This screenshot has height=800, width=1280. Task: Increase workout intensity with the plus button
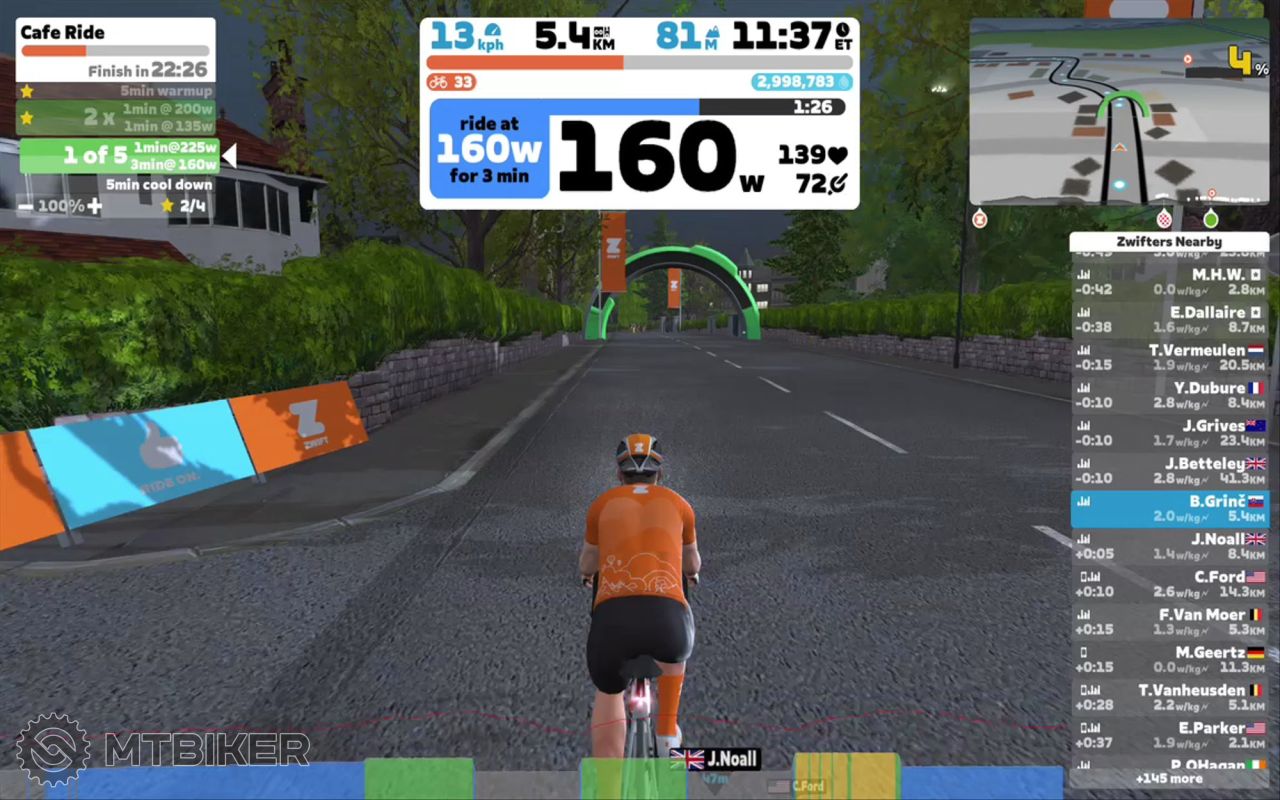[94, 206]
